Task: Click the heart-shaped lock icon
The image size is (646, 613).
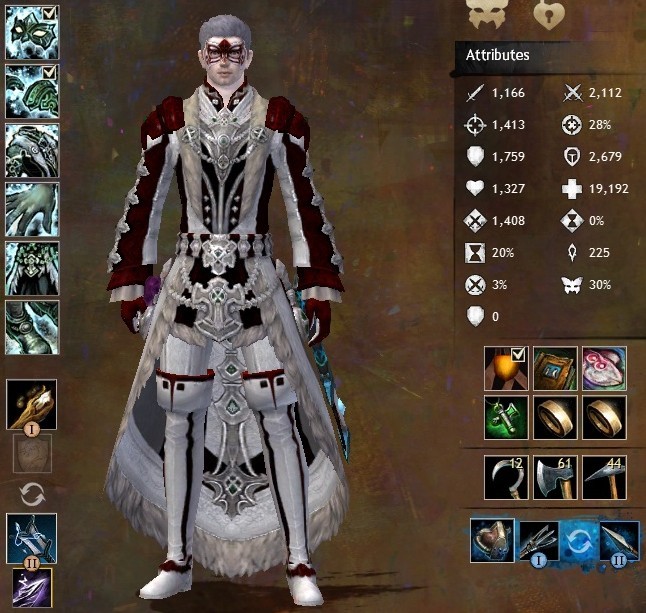Action: [547, 14]
